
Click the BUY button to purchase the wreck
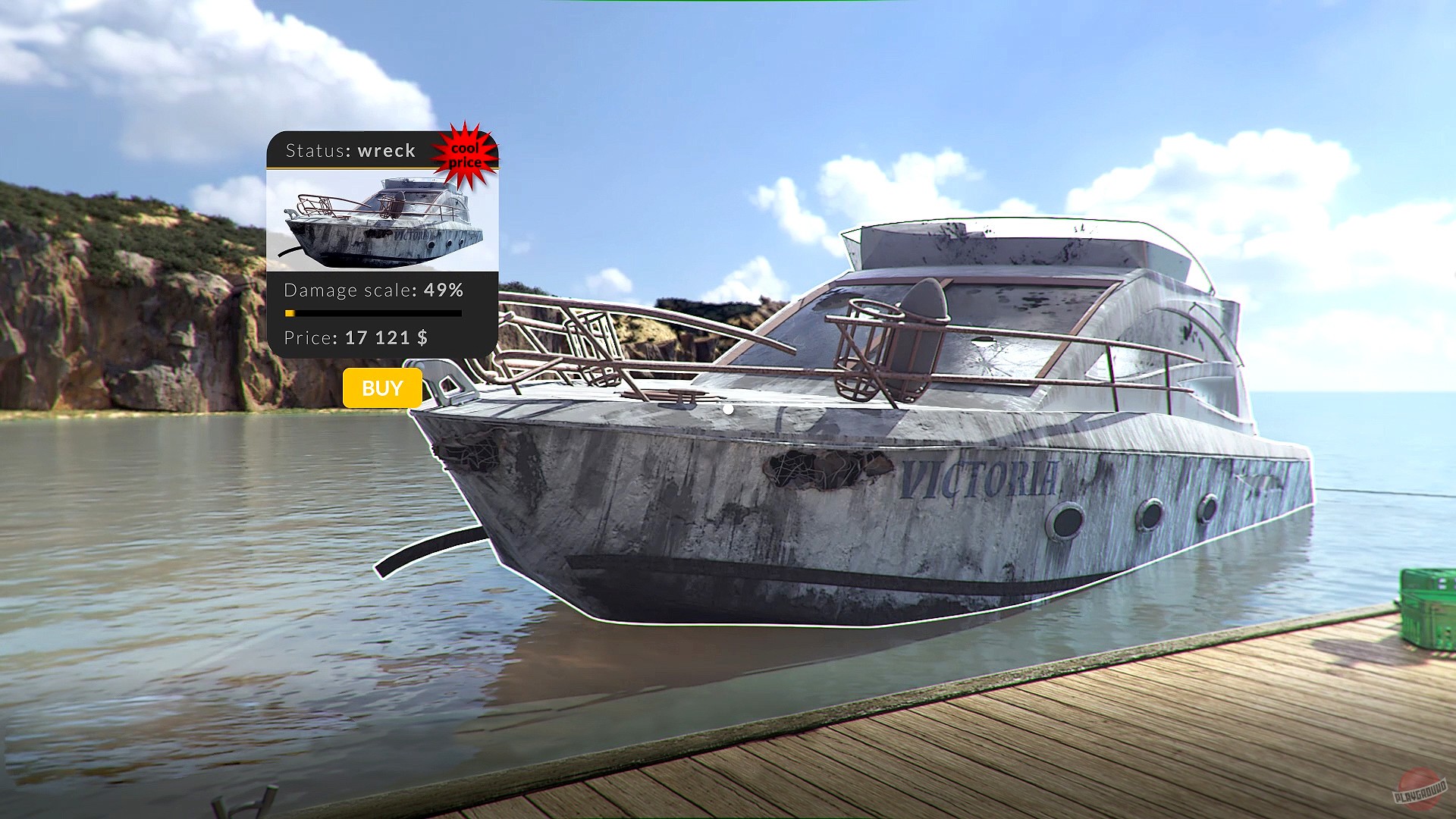[381, 388]
